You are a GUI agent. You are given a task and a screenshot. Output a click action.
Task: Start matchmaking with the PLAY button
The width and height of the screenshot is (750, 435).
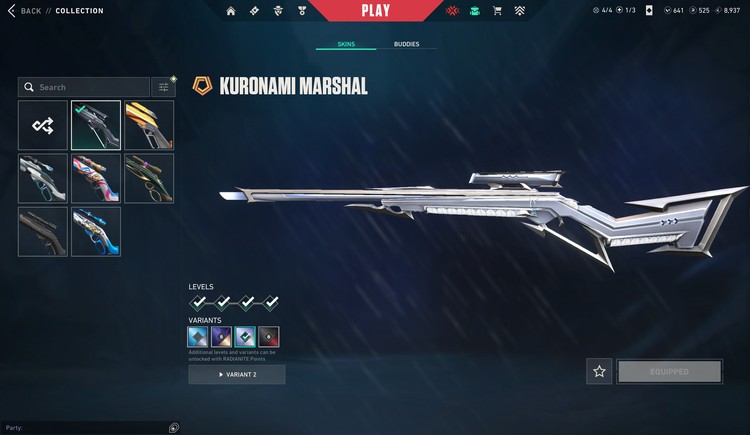(x=375, y=11)
